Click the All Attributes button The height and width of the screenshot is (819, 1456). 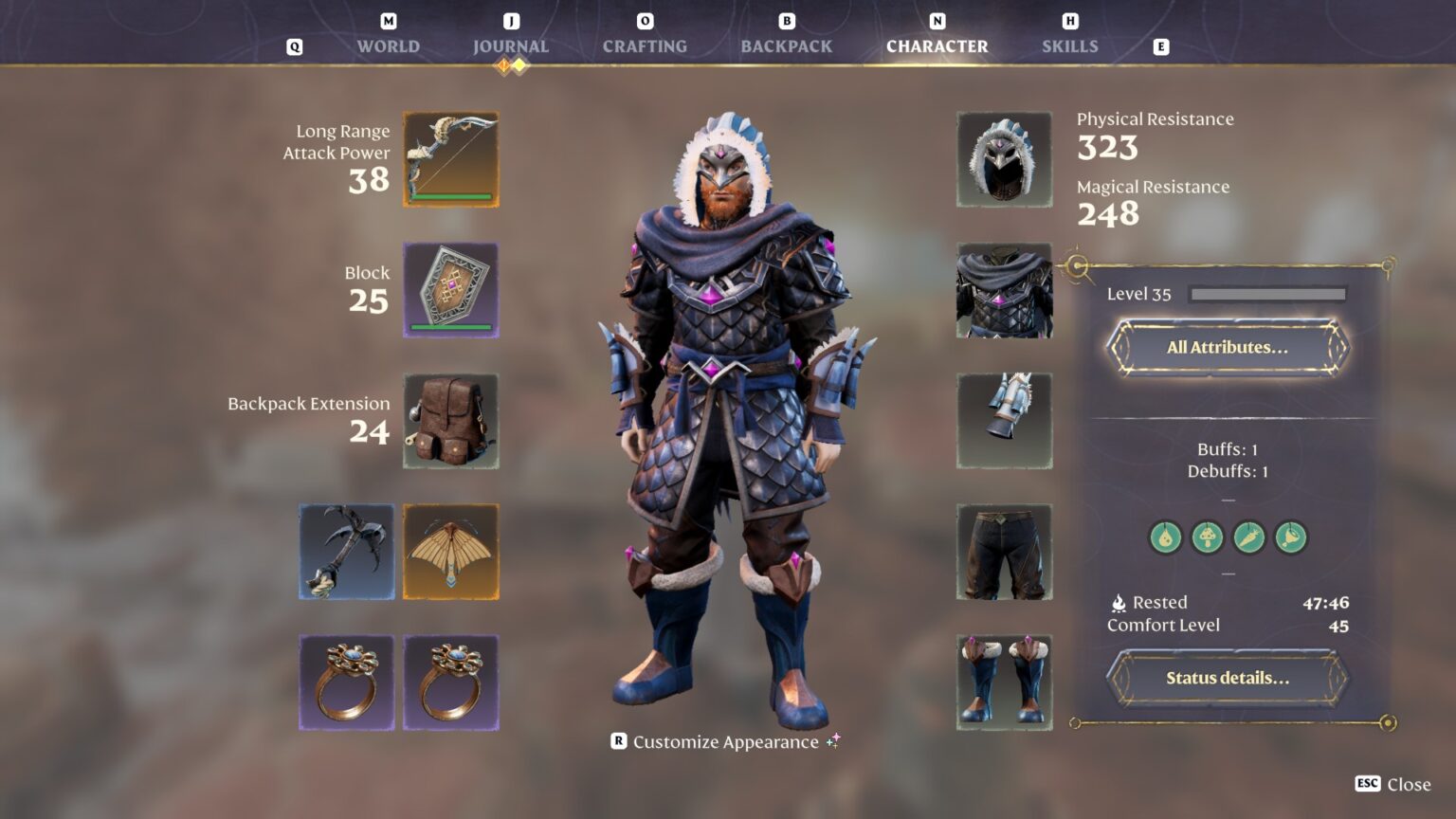pyautogui.click(x=1228, y=347)
